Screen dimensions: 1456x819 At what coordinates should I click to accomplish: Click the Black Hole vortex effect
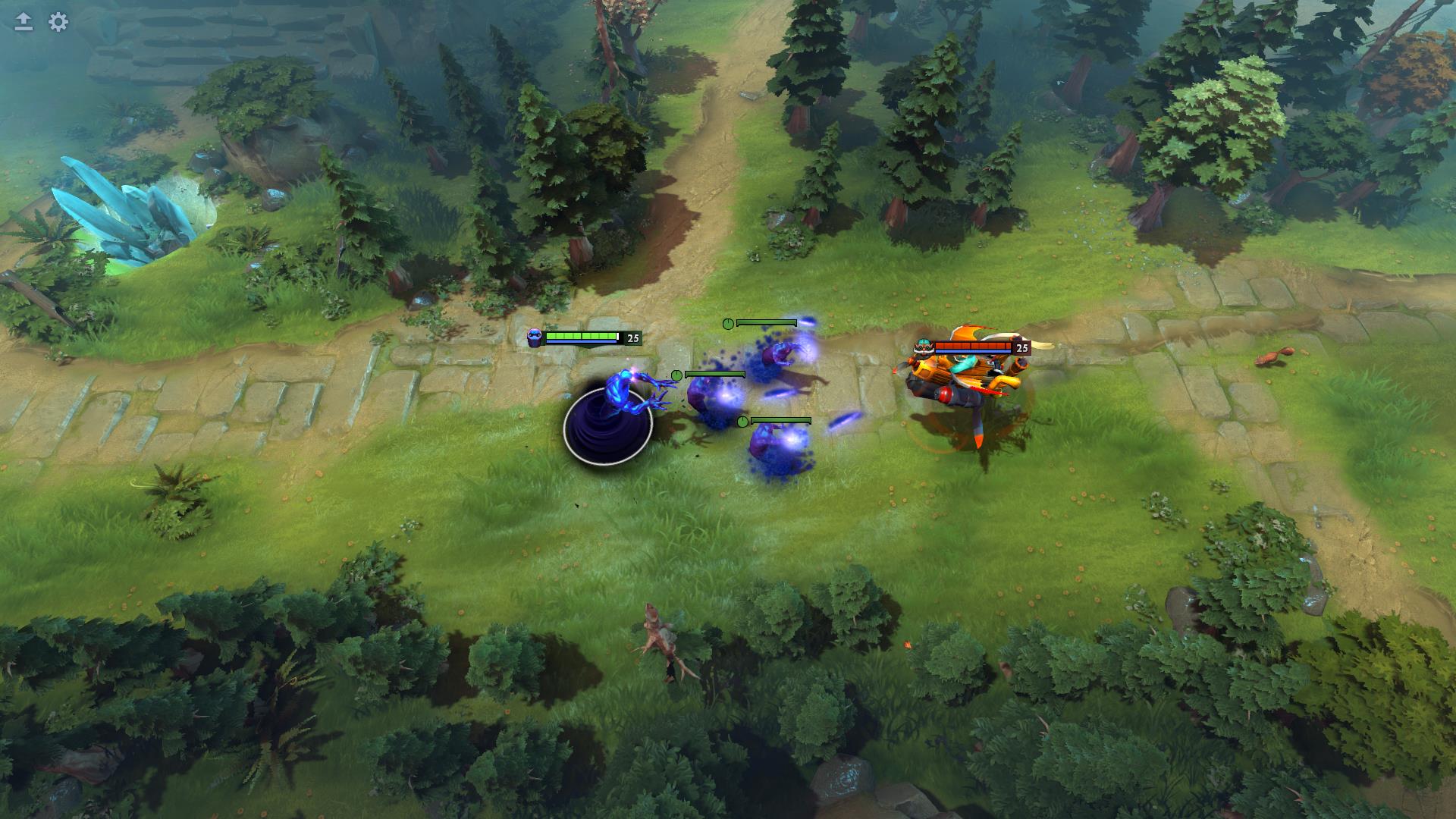pyautogui.click(x=607, y=426)
